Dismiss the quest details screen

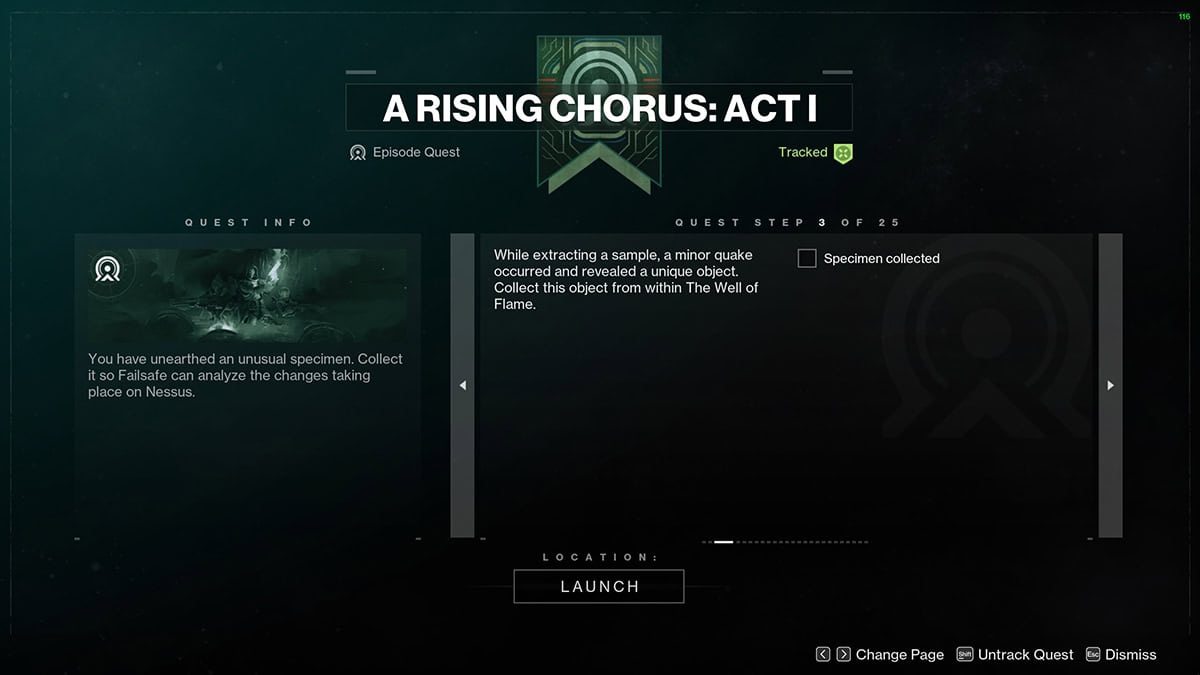pyautogui.click(x=1120, y=655)
